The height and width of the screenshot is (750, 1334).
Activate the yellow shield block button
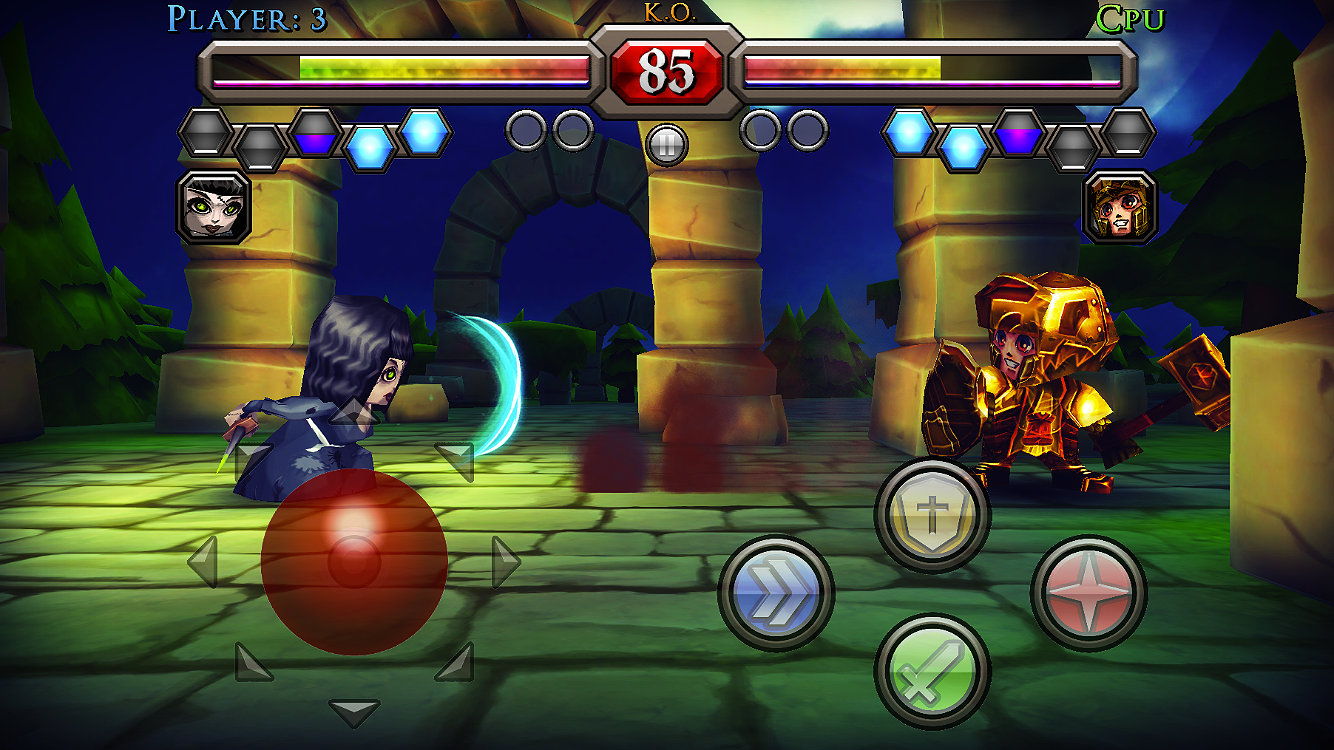932,515
